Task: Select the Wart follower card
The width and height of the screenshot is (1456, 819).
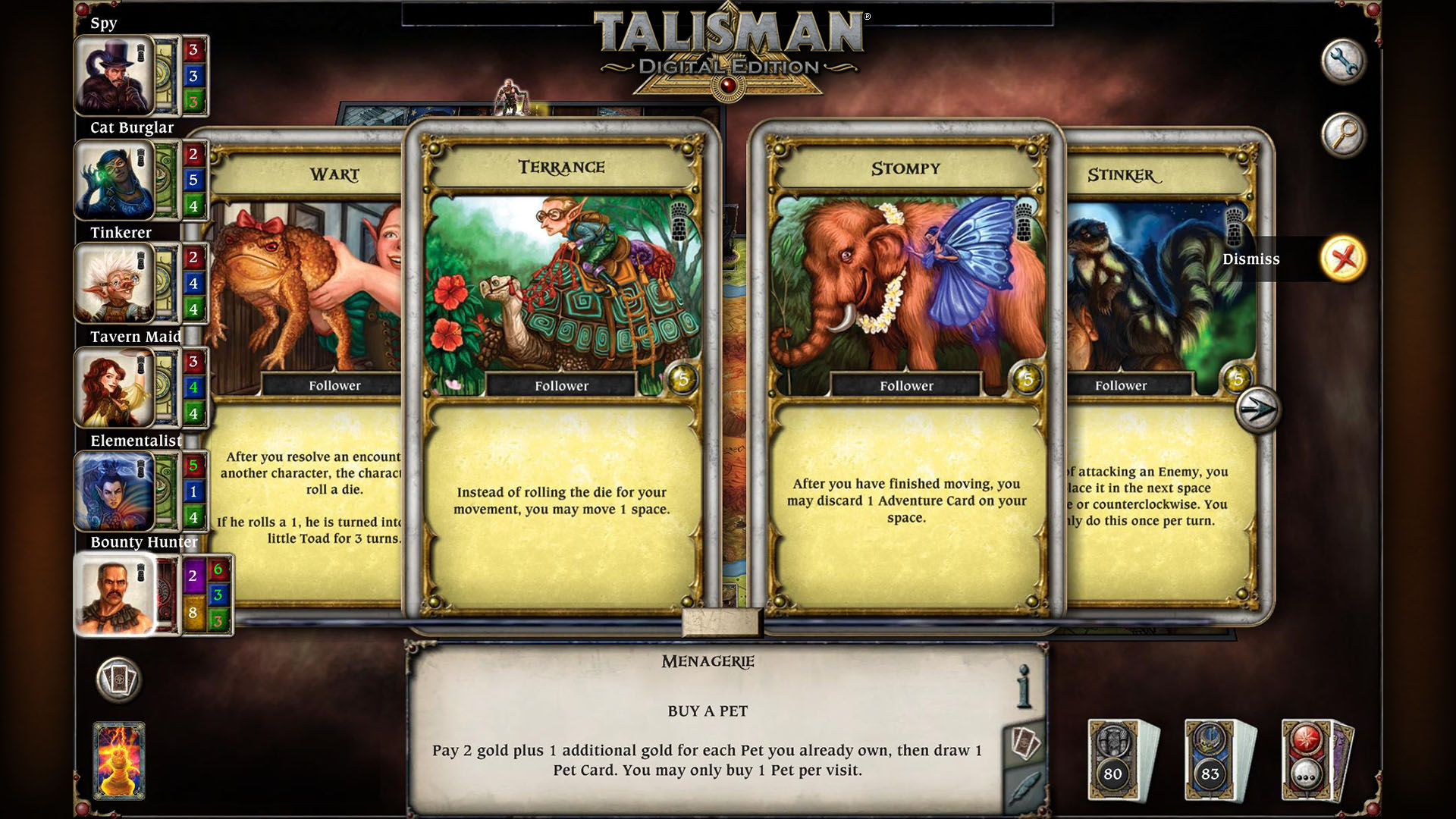Action: point(318,341)
